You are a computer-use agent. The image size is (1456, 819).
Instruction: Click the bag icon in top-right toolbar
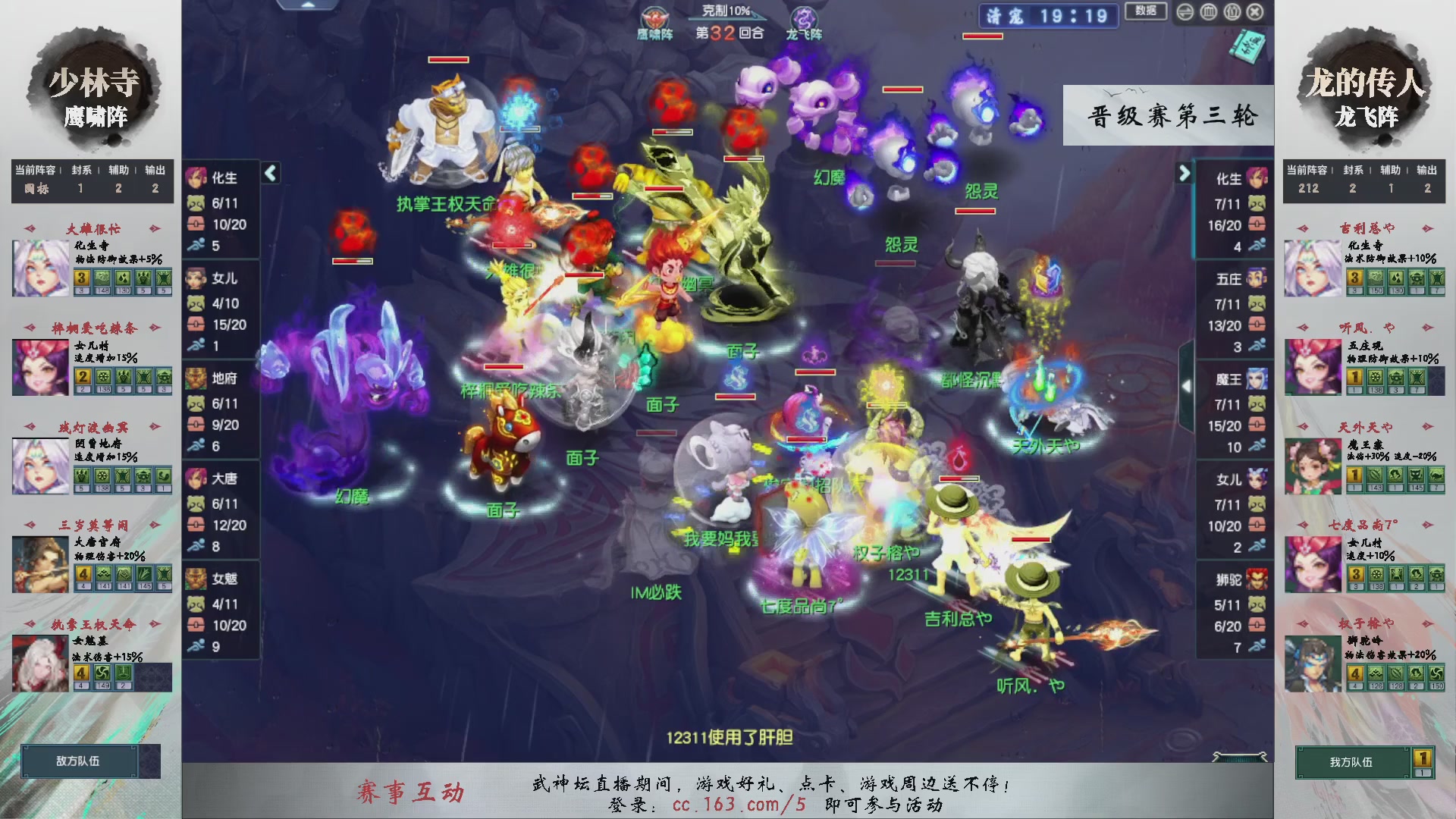pos(1232,11)
